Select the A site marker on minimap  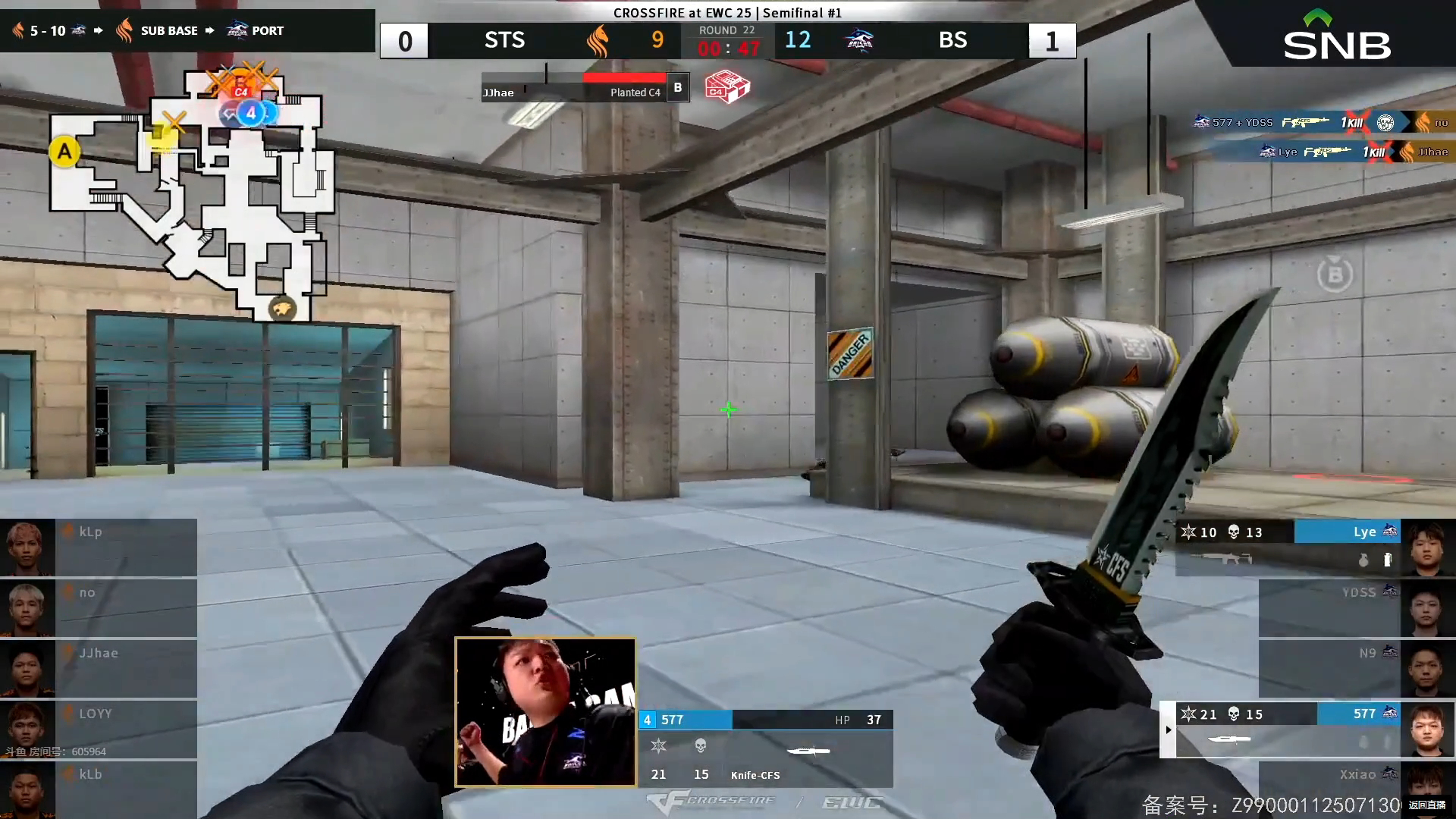click(x=64, y=152)
